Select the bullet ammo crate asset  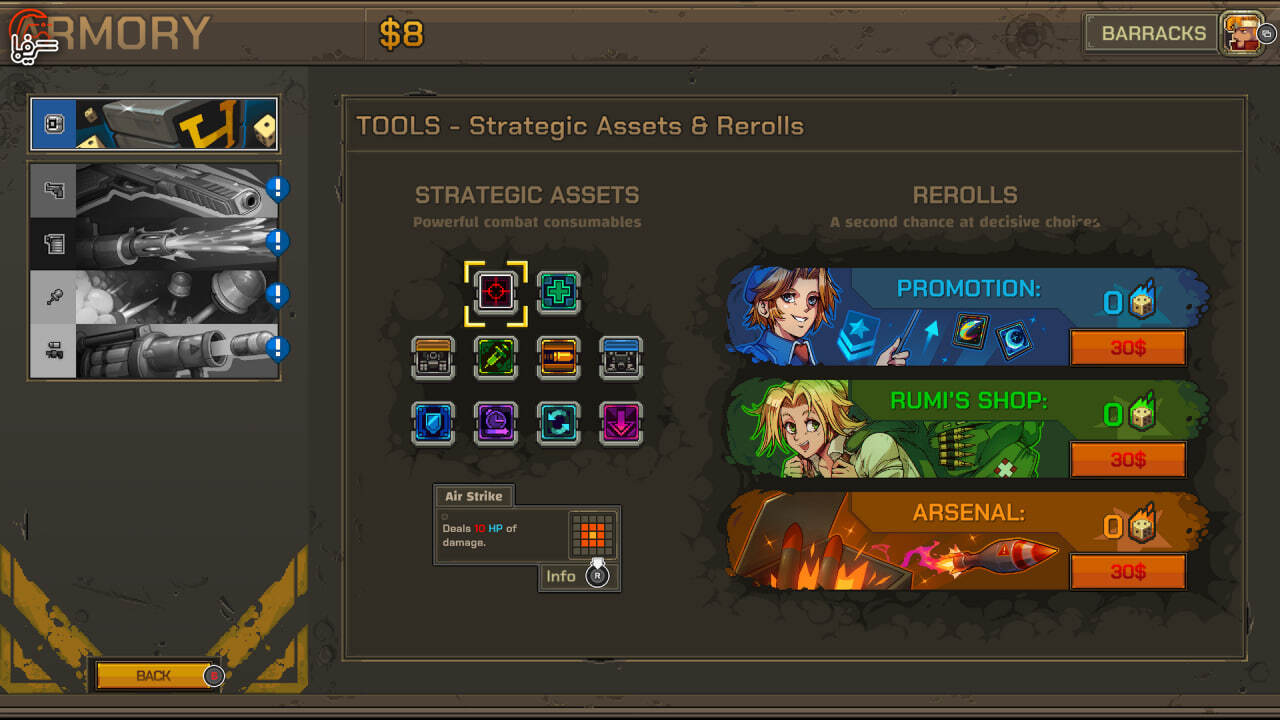(x=558, y=358)
